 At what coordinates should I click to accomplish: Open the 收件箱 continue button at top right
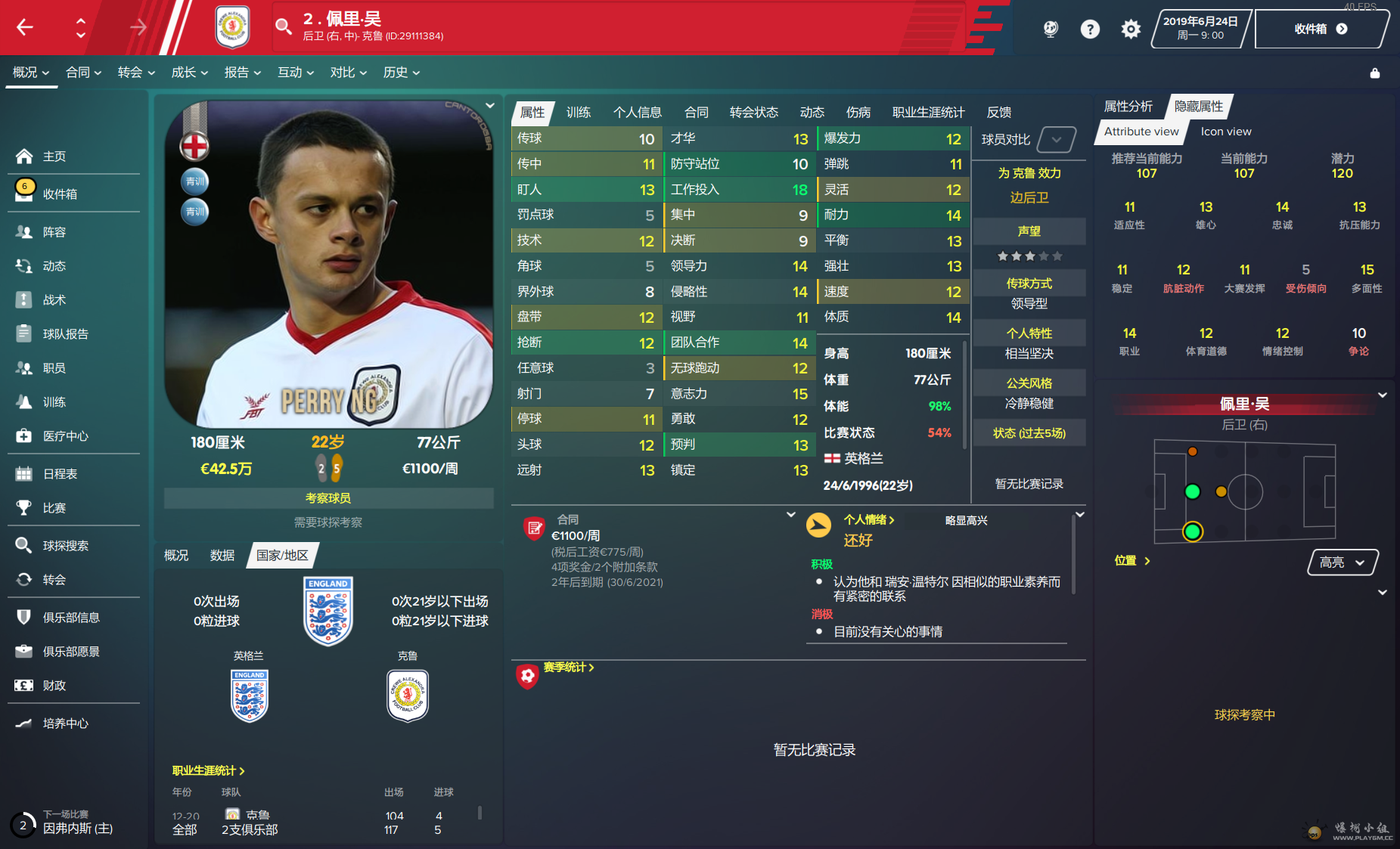point(1320,29)
